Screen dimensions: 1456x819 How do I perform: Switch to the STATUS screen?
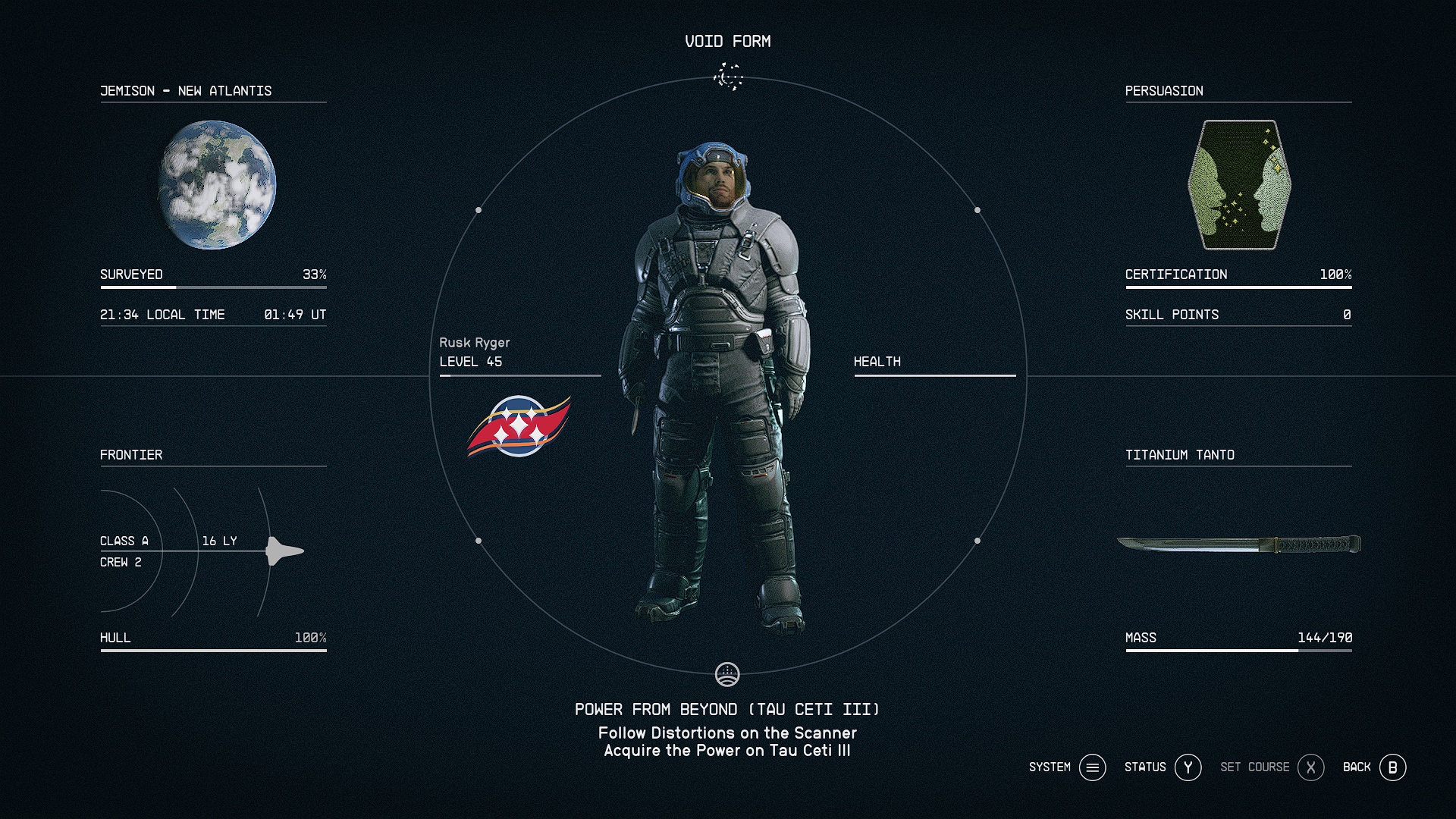pos(1186,767)
